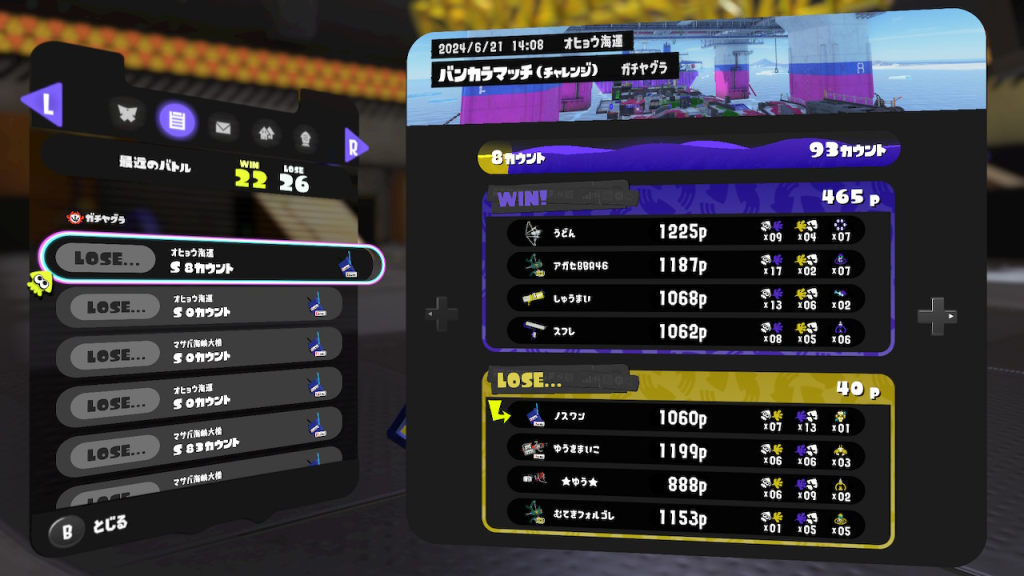Select the ★ゆう★ player row

click(x=685, y=483)
